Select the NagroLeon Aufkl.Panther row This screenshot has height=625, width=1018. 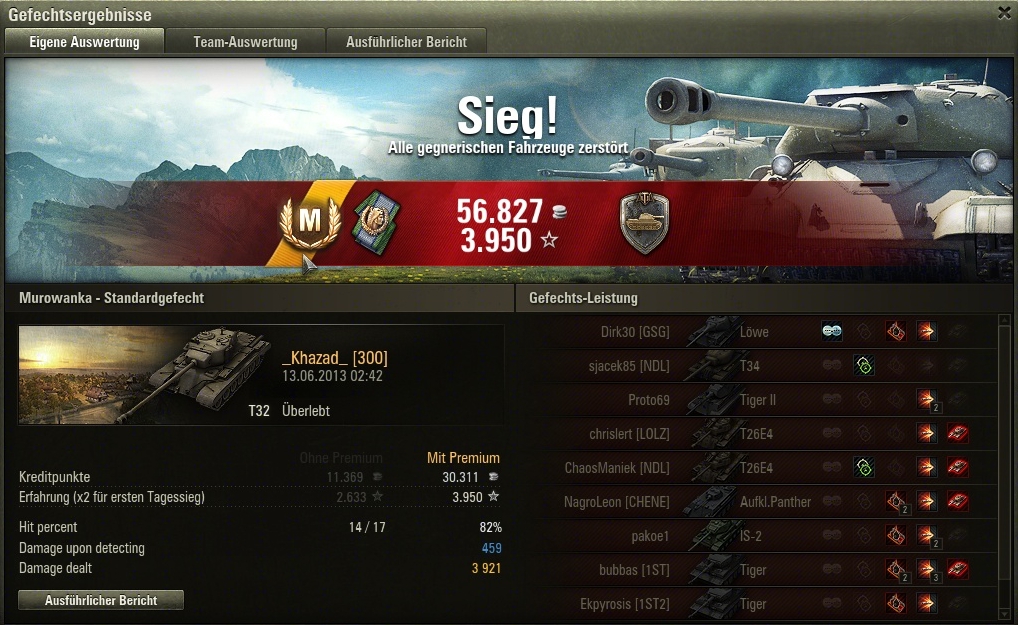(757, 502)
